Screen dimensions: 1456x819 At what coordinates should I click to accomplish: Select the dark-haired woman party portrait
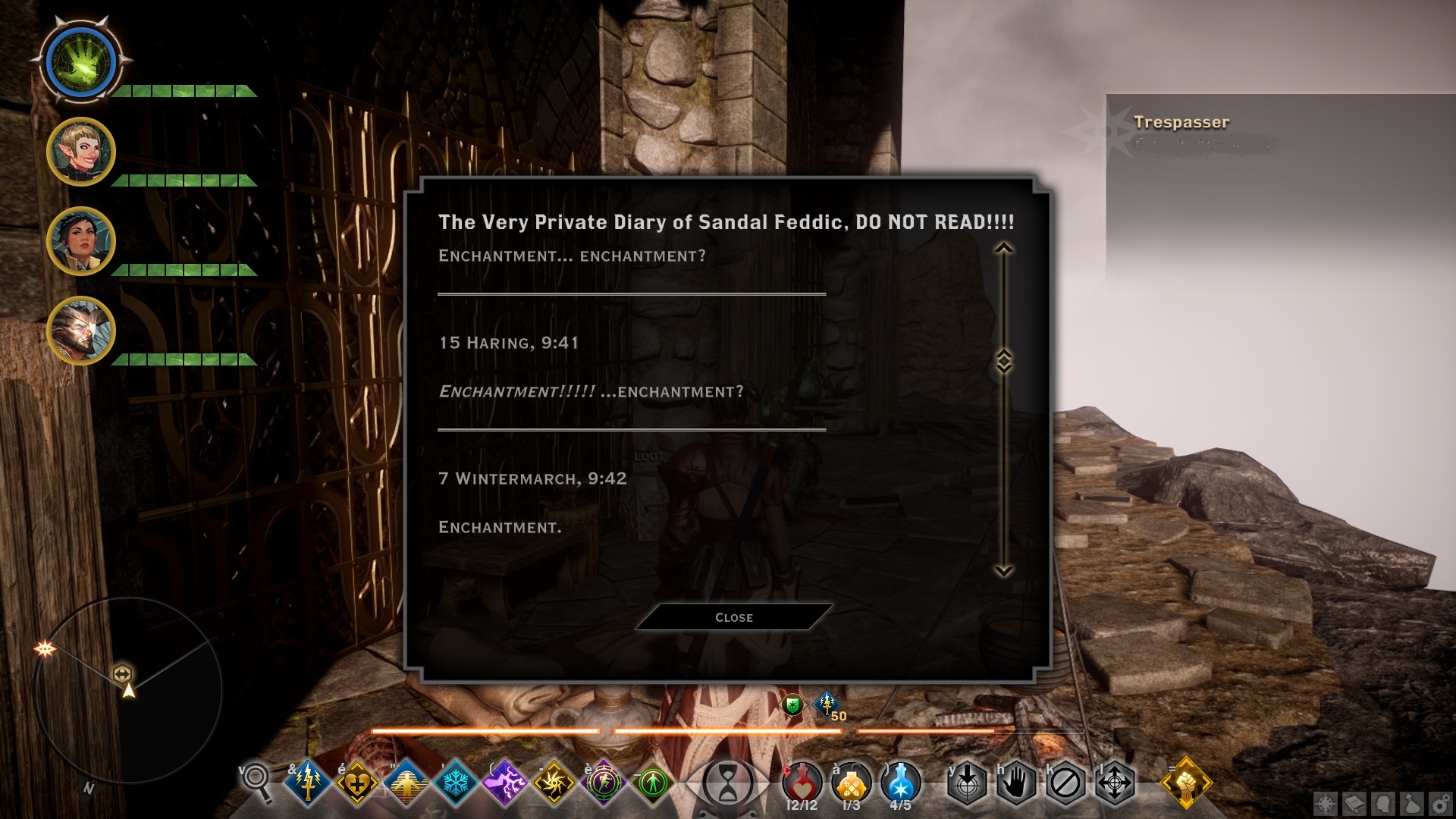tap(80, 241)
